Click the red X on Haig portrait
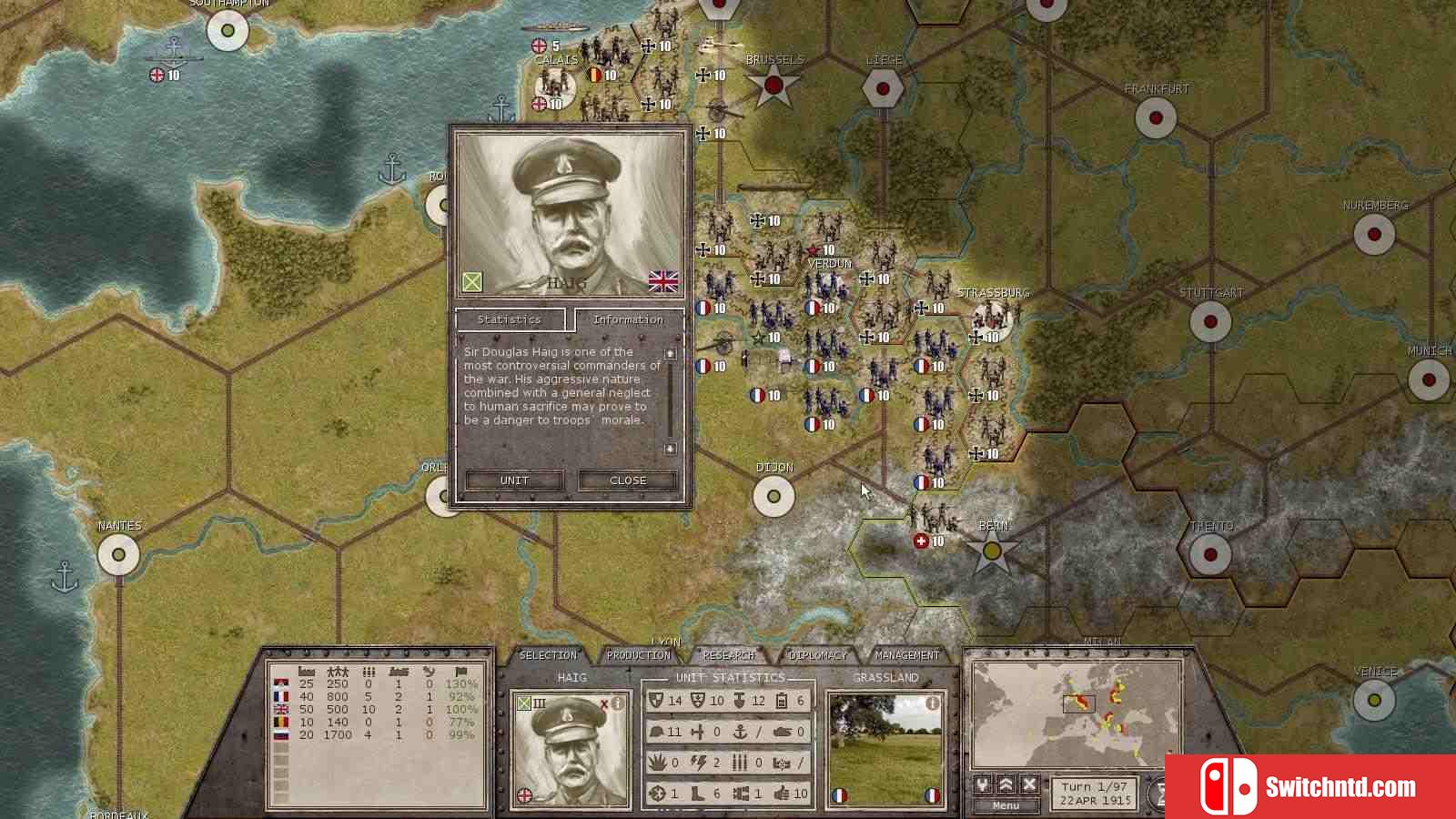Screen dimensions: 1456x819 pos(603,703)
